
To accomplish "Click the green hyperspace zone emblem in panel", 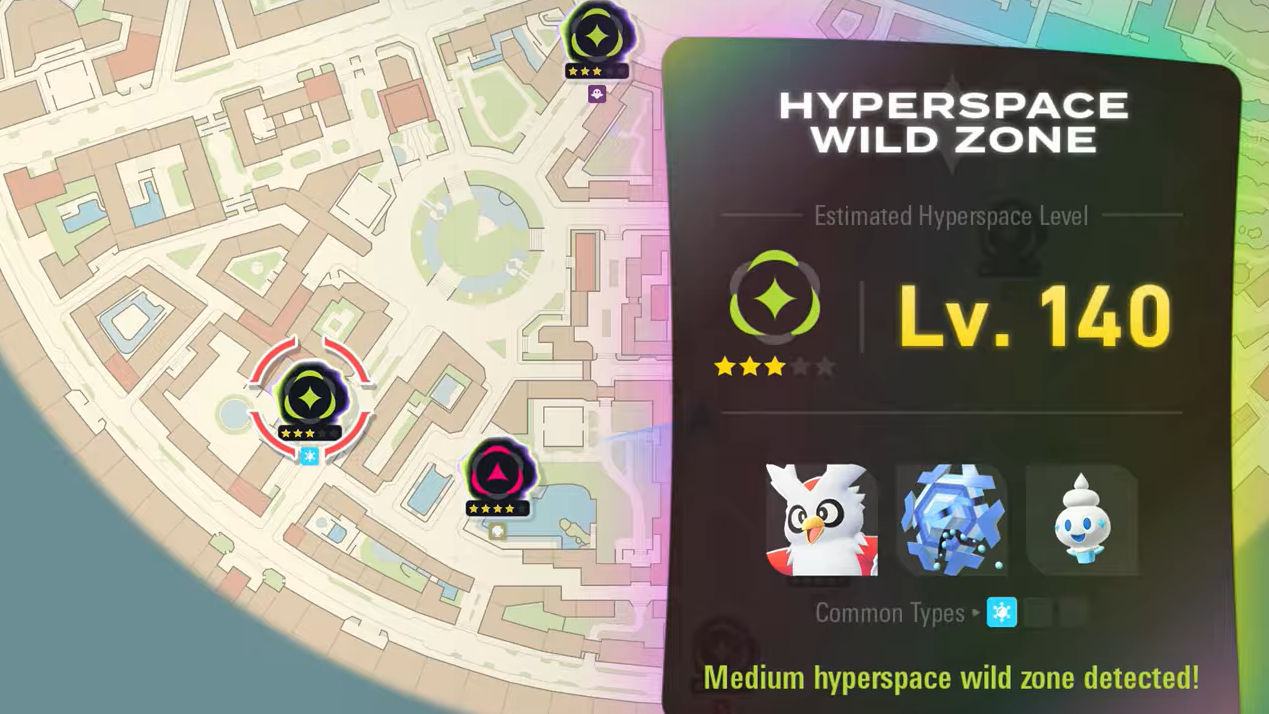I will [775, 299].
